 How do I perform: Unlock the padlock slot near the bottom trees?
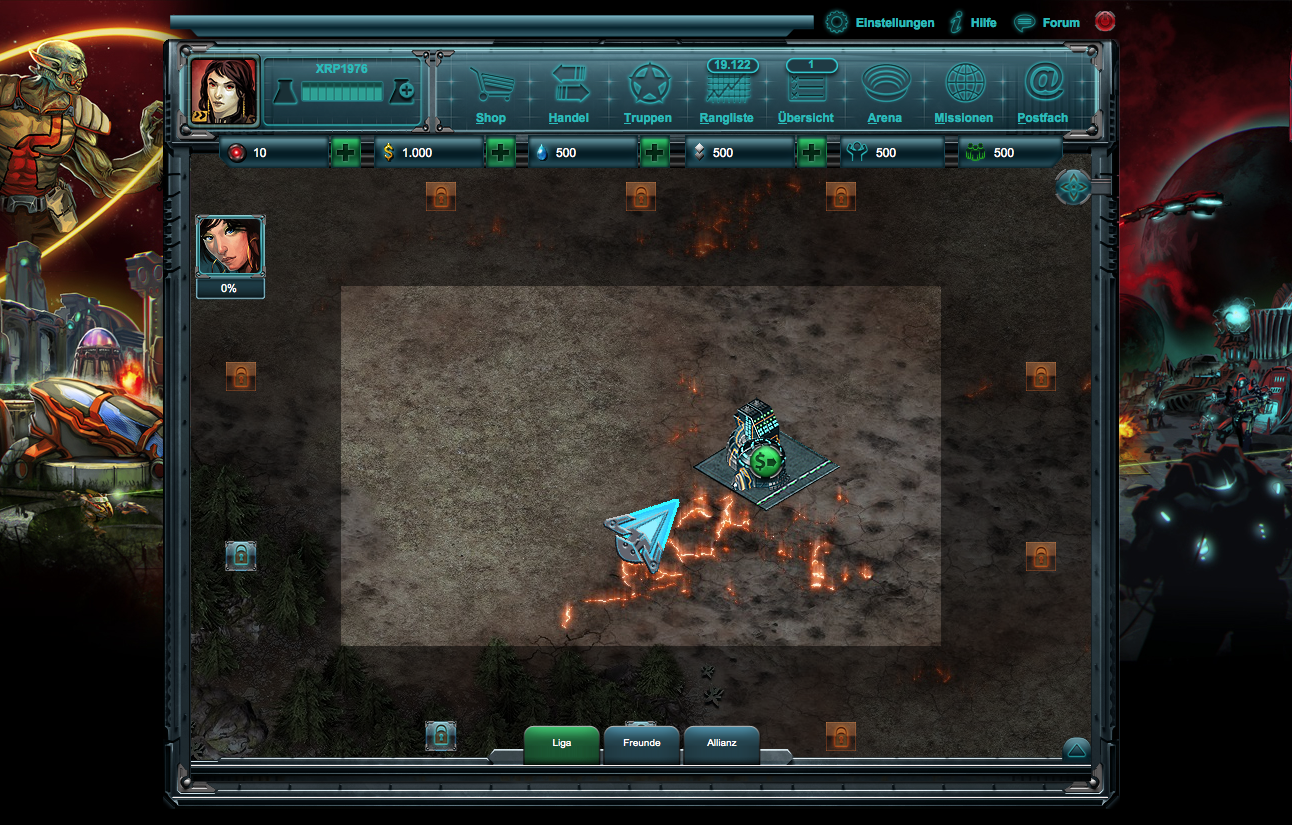(442, 735)
